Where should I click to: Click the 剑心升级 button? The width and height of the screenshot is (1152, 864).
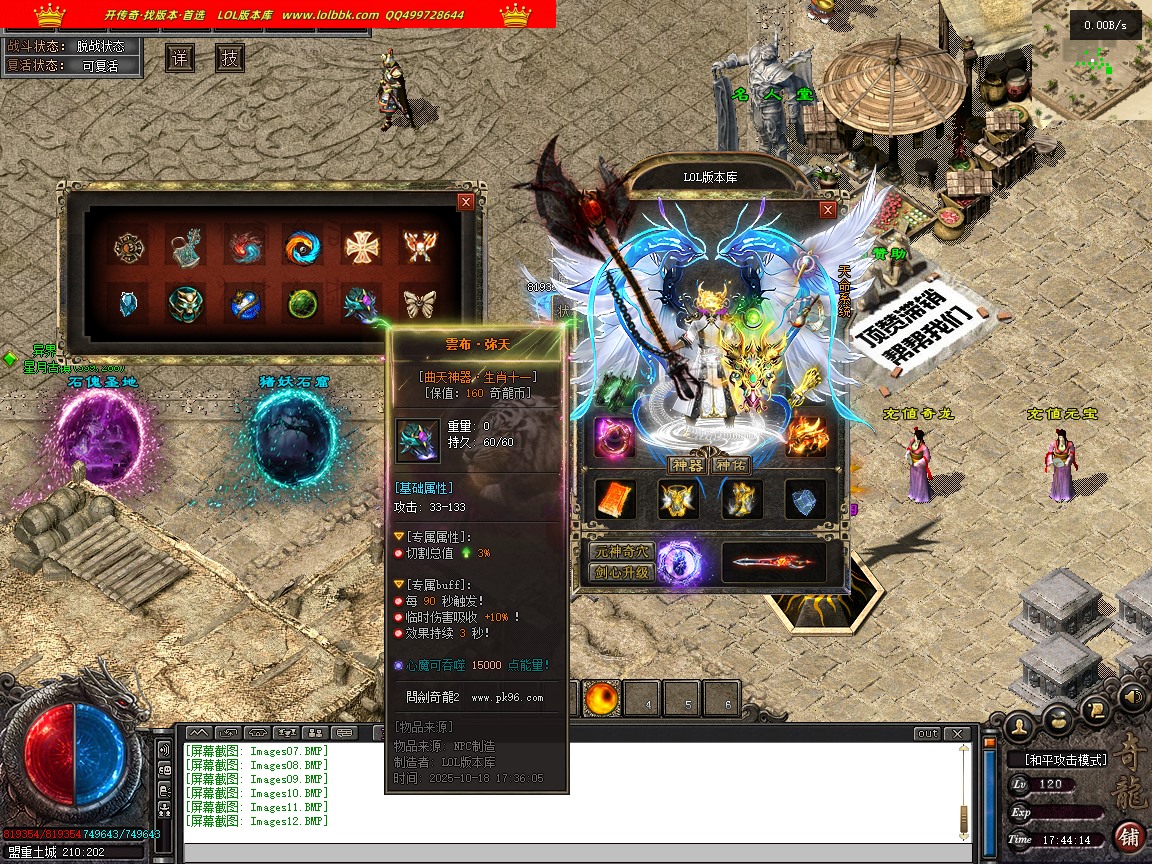(620, 573)
